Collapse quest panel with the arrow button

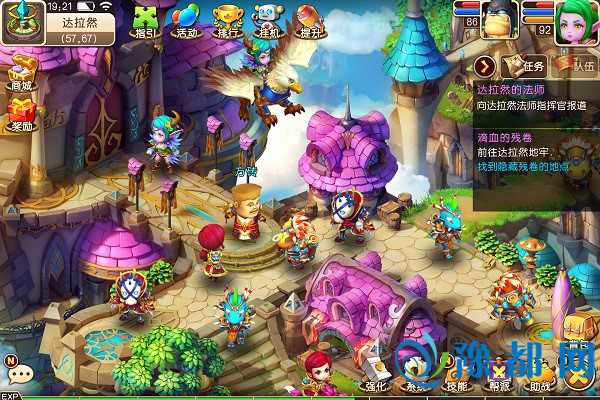click(485, 67)
